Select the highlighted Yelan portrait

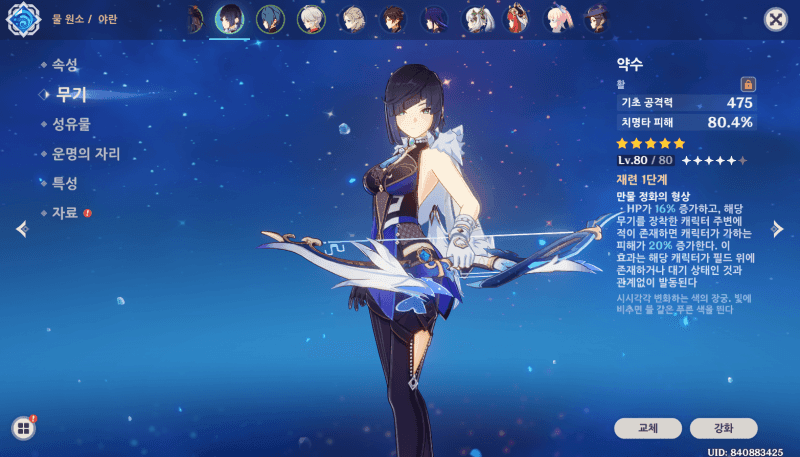click(x=230, y=19)
